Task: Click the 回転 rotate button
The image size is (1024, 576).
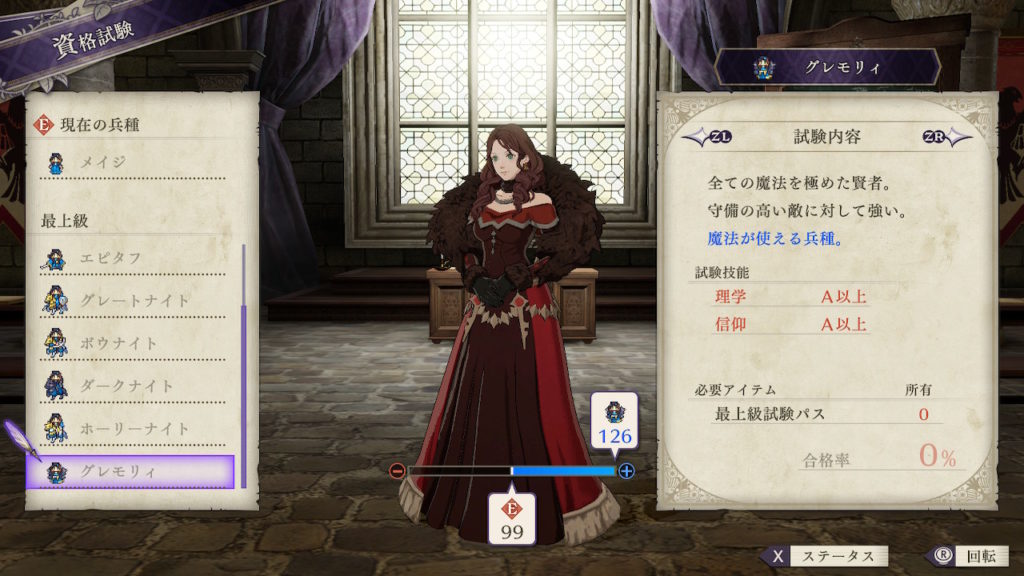Action: (961, 556)
